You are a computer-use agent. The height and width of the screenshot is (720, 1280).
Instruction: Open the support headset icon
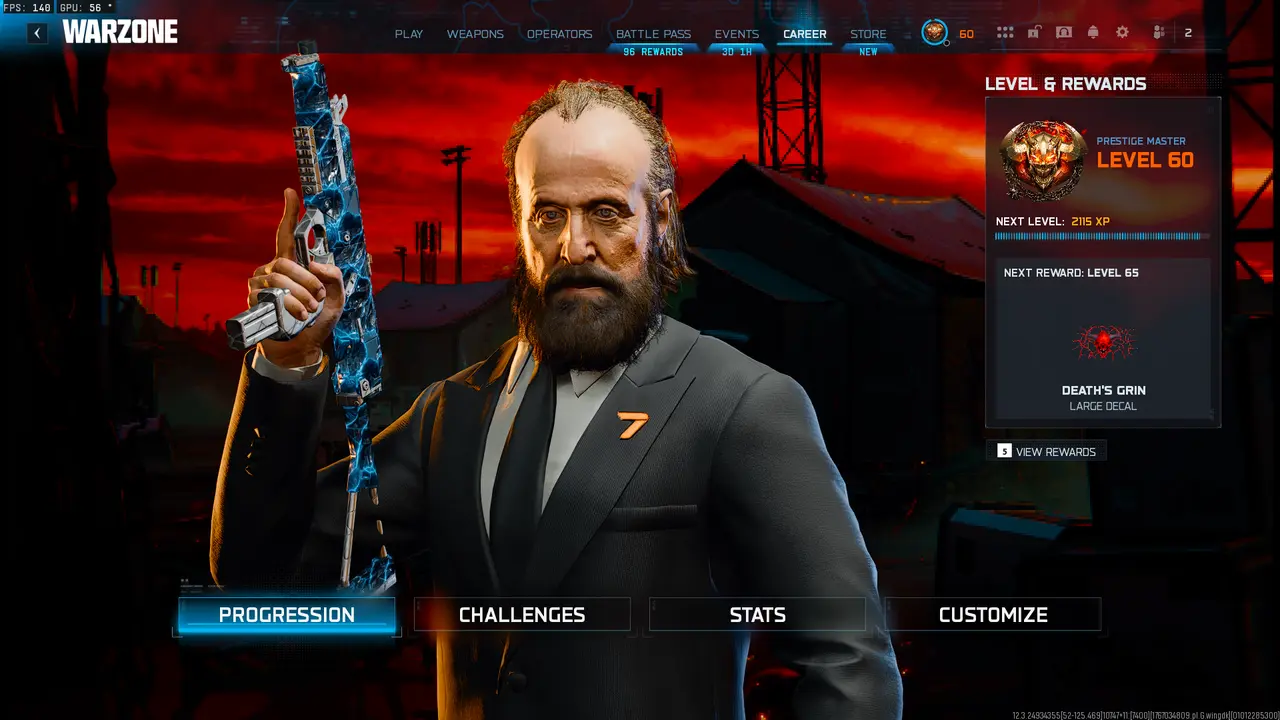point(1063,32)
